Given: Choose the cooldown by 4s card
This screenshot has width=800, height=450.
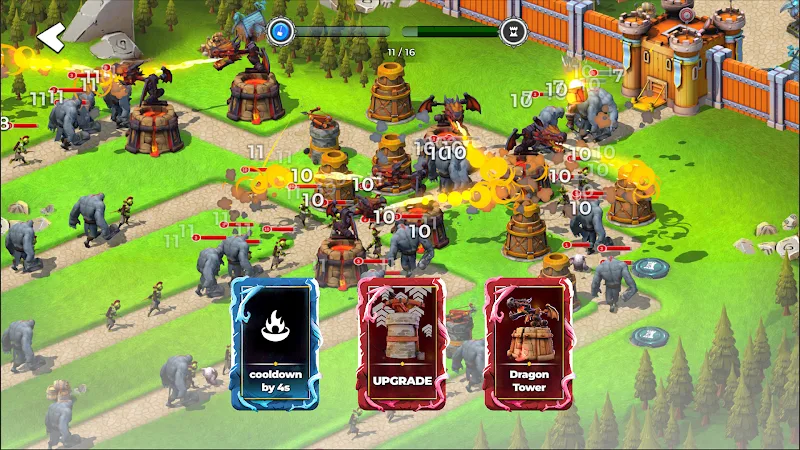Looking at the screenshot, I should point(275,343).
